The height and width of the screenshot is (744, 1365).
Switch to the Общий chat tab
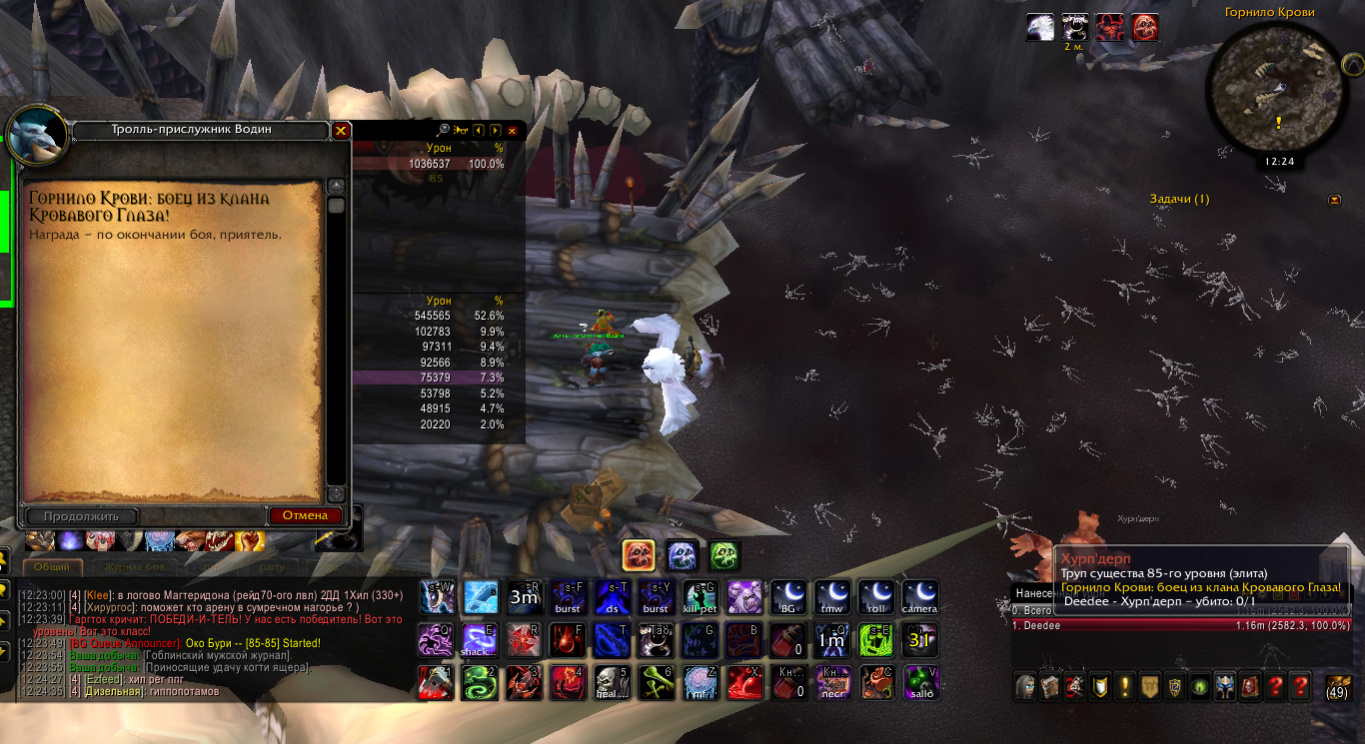(52, 566)
